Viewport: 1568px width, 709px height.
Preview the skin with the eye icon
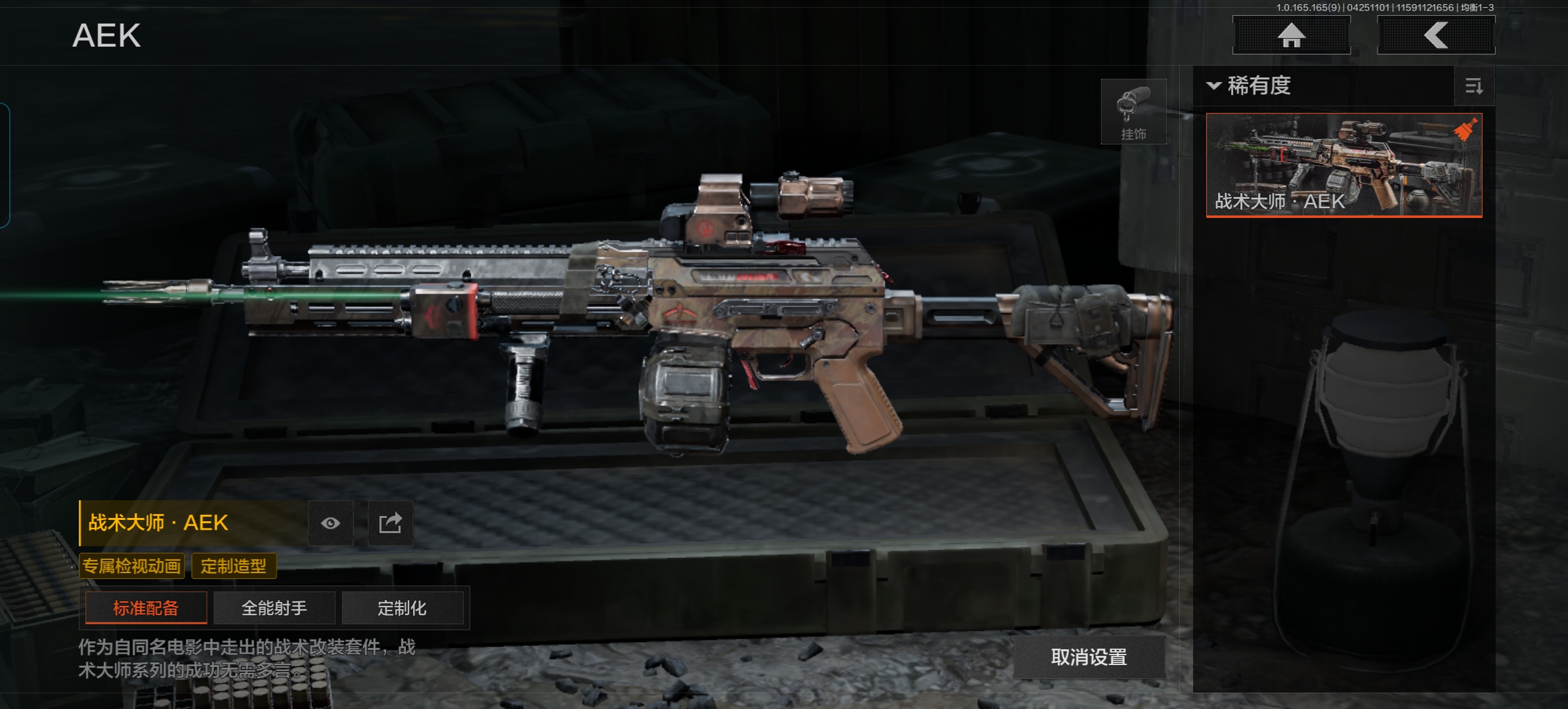tap(331, 523)
